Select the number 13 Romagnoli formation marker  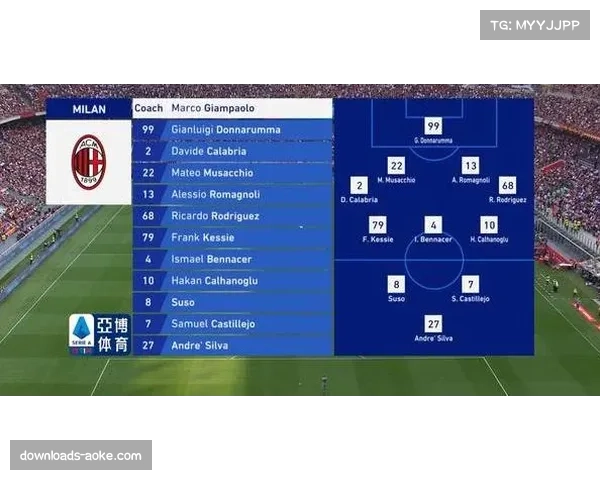(471, 165)
